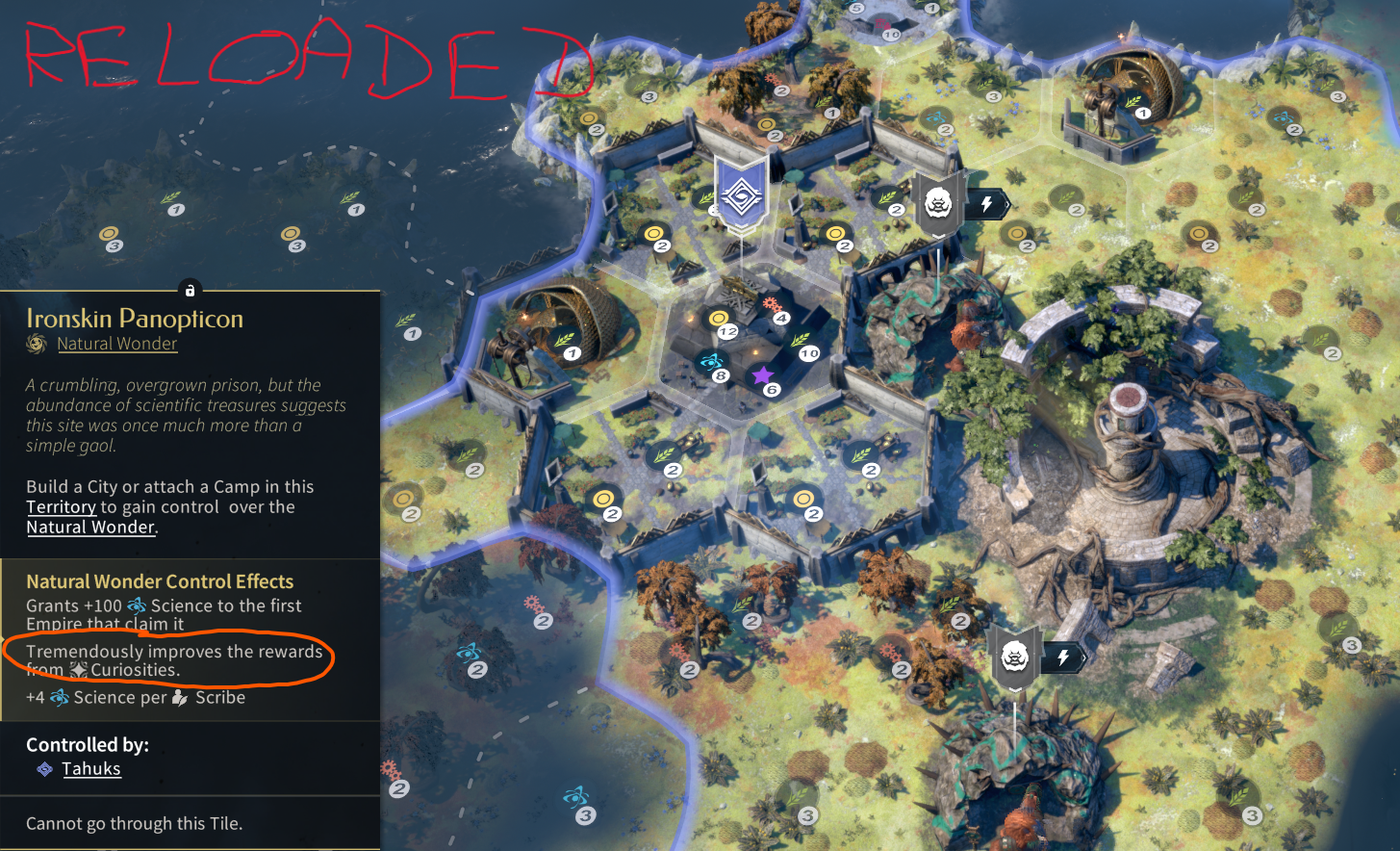Image resolution: width=1400 pixels, height=851 pixels.
Task: Click the lock icon atop the tooltip panel
Action: [190, 290]
